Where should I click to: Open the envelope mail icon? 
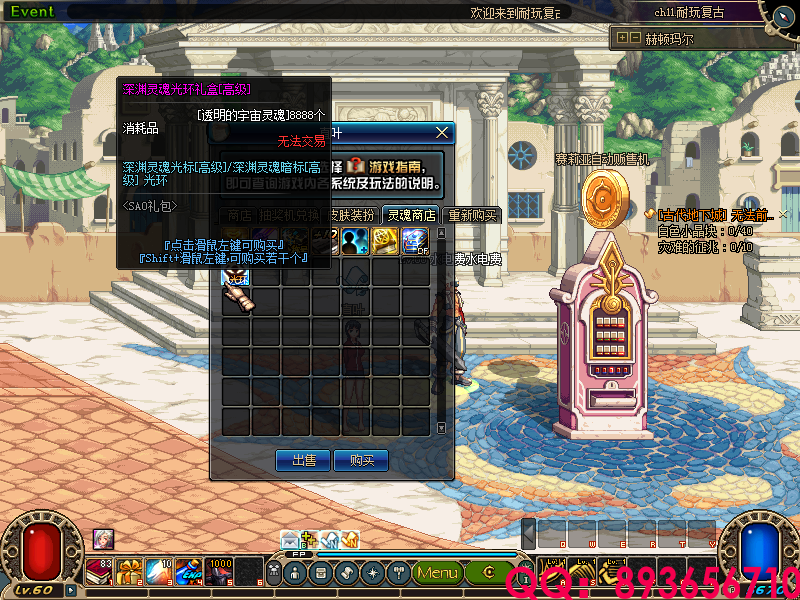290,540
